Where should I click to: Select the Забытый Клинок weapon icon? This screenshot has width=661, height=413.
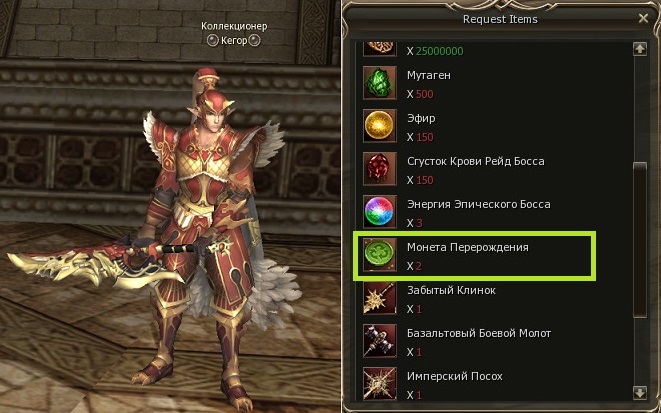379,297
